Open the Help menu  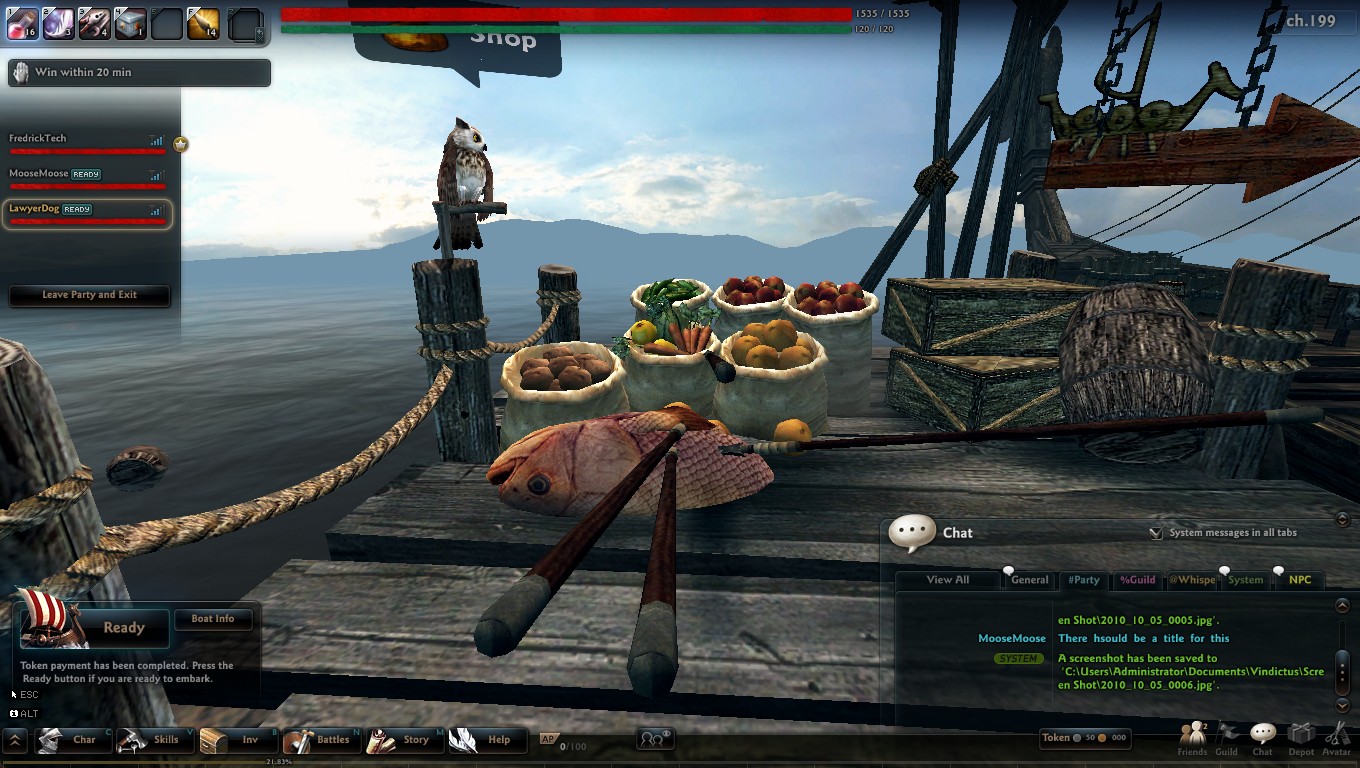(x=487, y=740)
